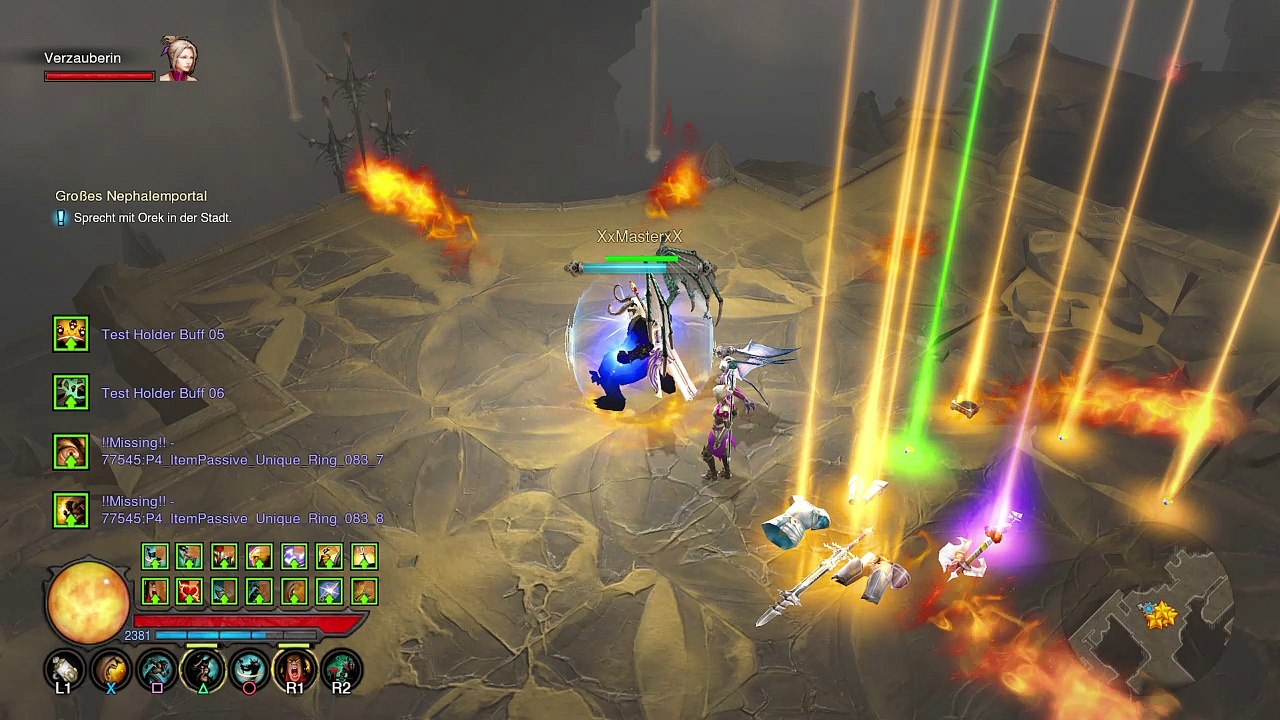
Task: Activate the shouting face skill on R1
Action: point(294,670)
